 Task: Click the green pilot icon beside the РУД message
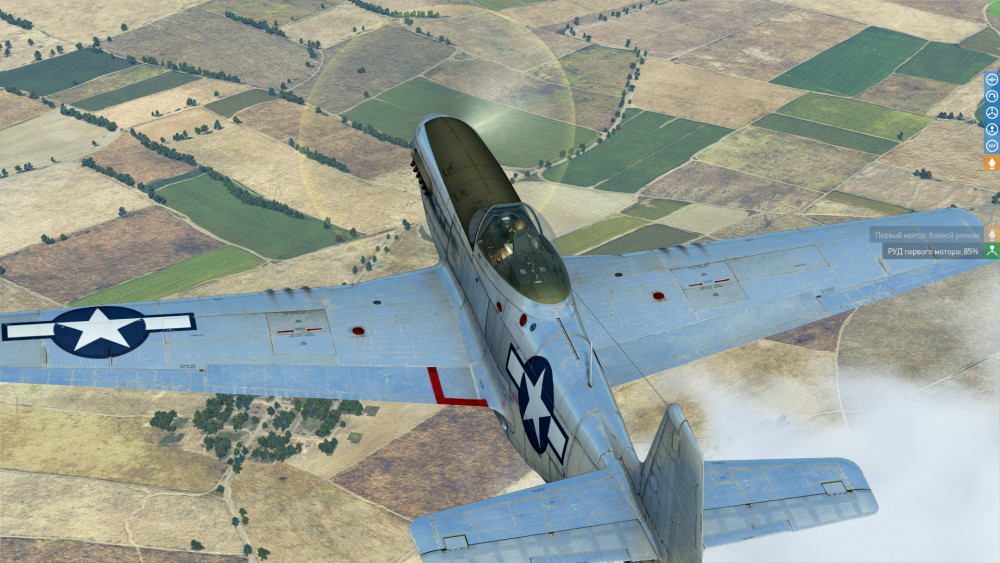click(992, 251)
